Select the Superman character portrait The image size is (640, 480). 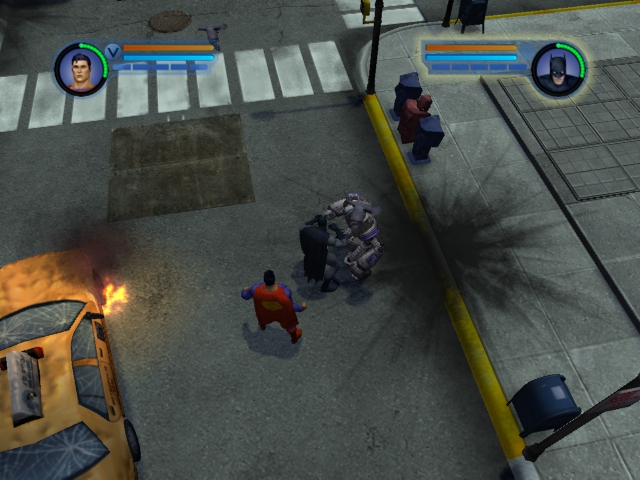point(81,68)
